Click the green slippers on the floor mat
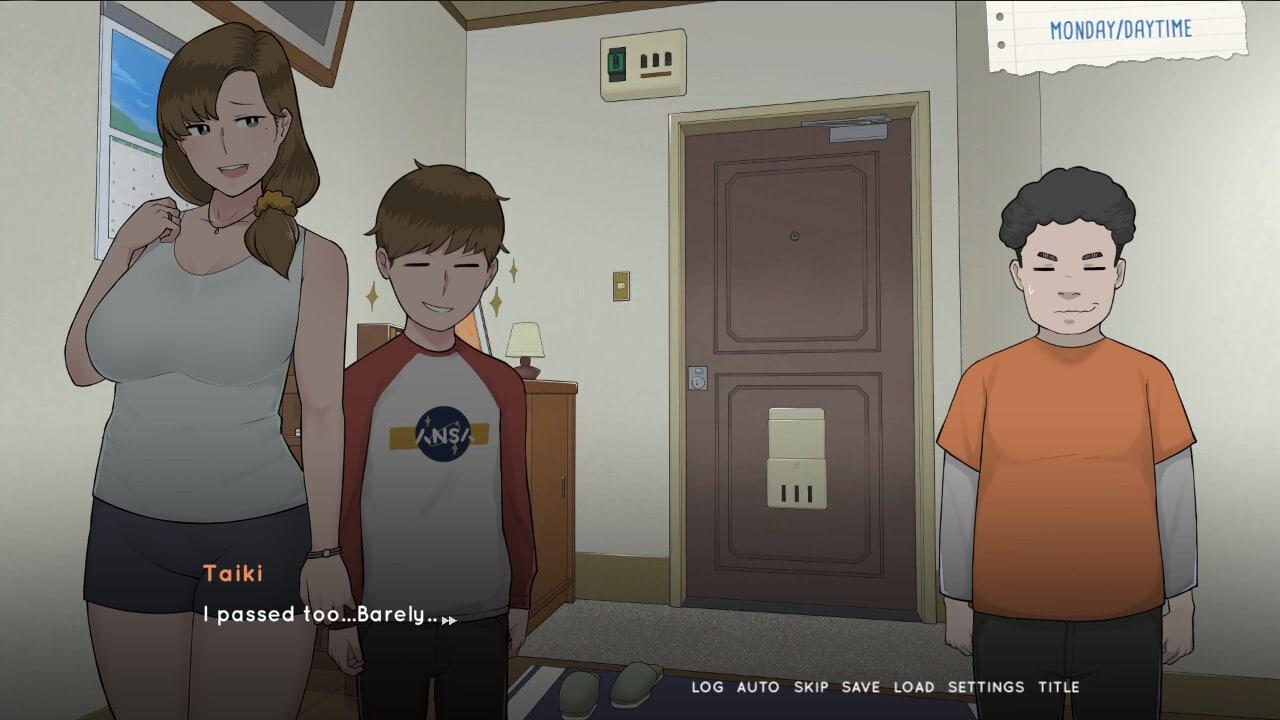 tap(605, 688)
